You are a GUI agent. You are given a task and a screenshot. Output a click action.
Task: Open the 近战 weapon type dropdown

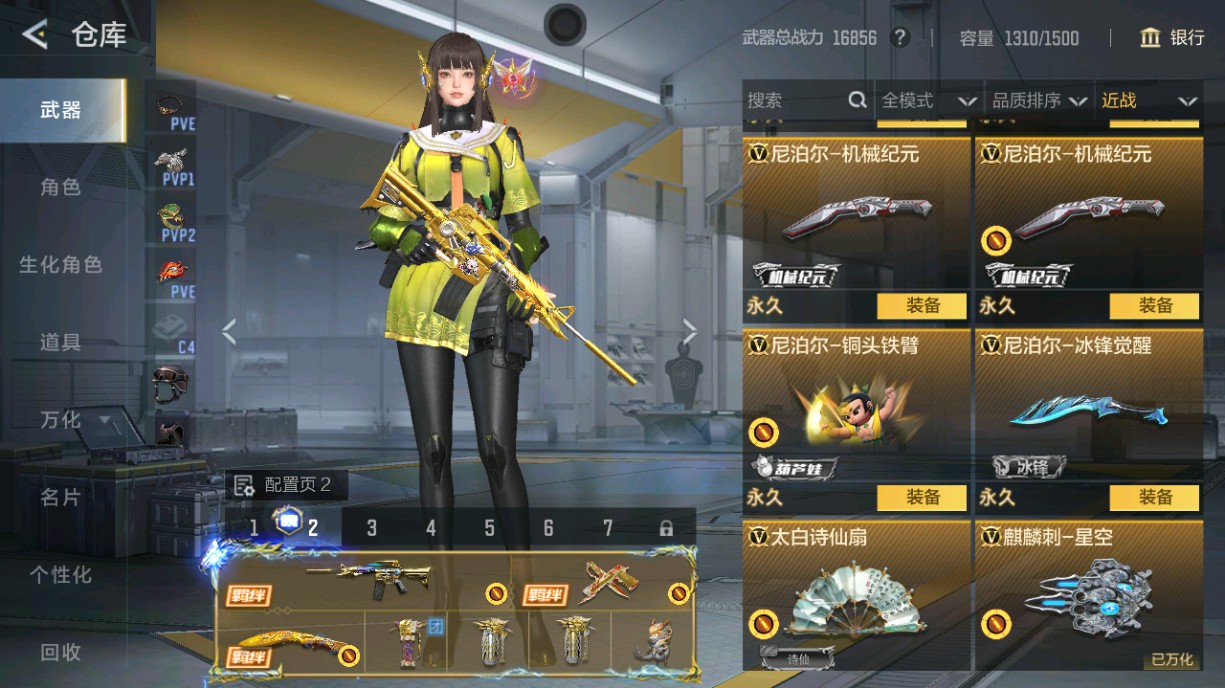(1148, 100)
